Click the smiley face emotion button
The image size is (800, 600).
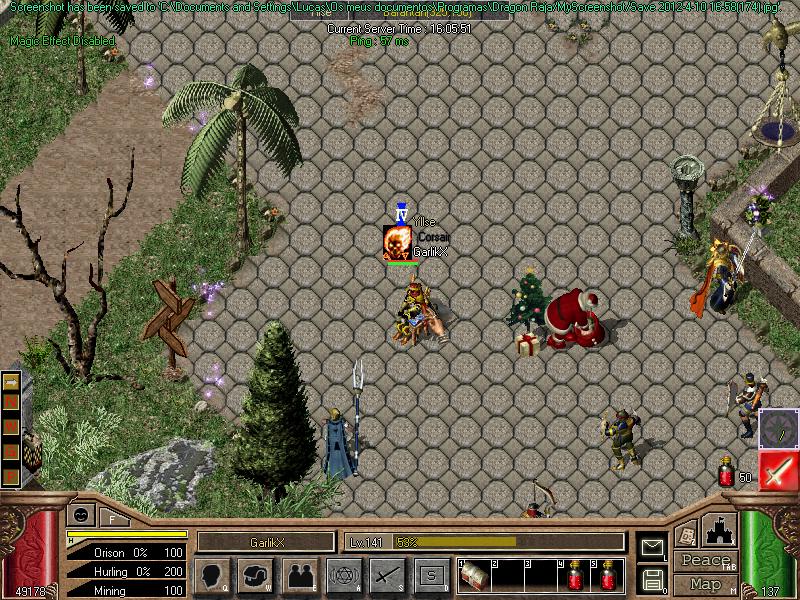coord(80,516)
